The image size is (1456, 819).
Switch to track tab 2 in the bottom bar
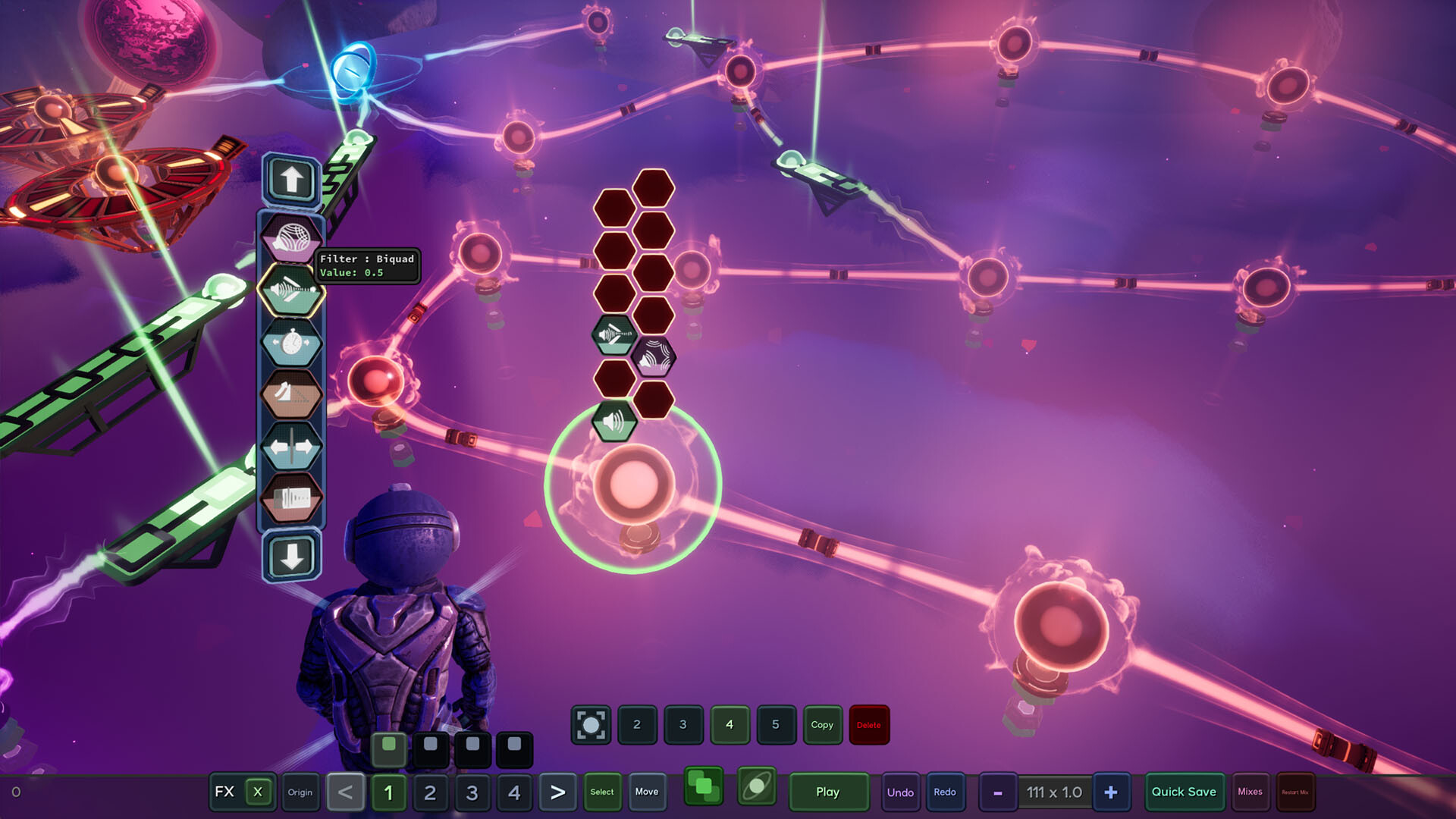(431, 792)
